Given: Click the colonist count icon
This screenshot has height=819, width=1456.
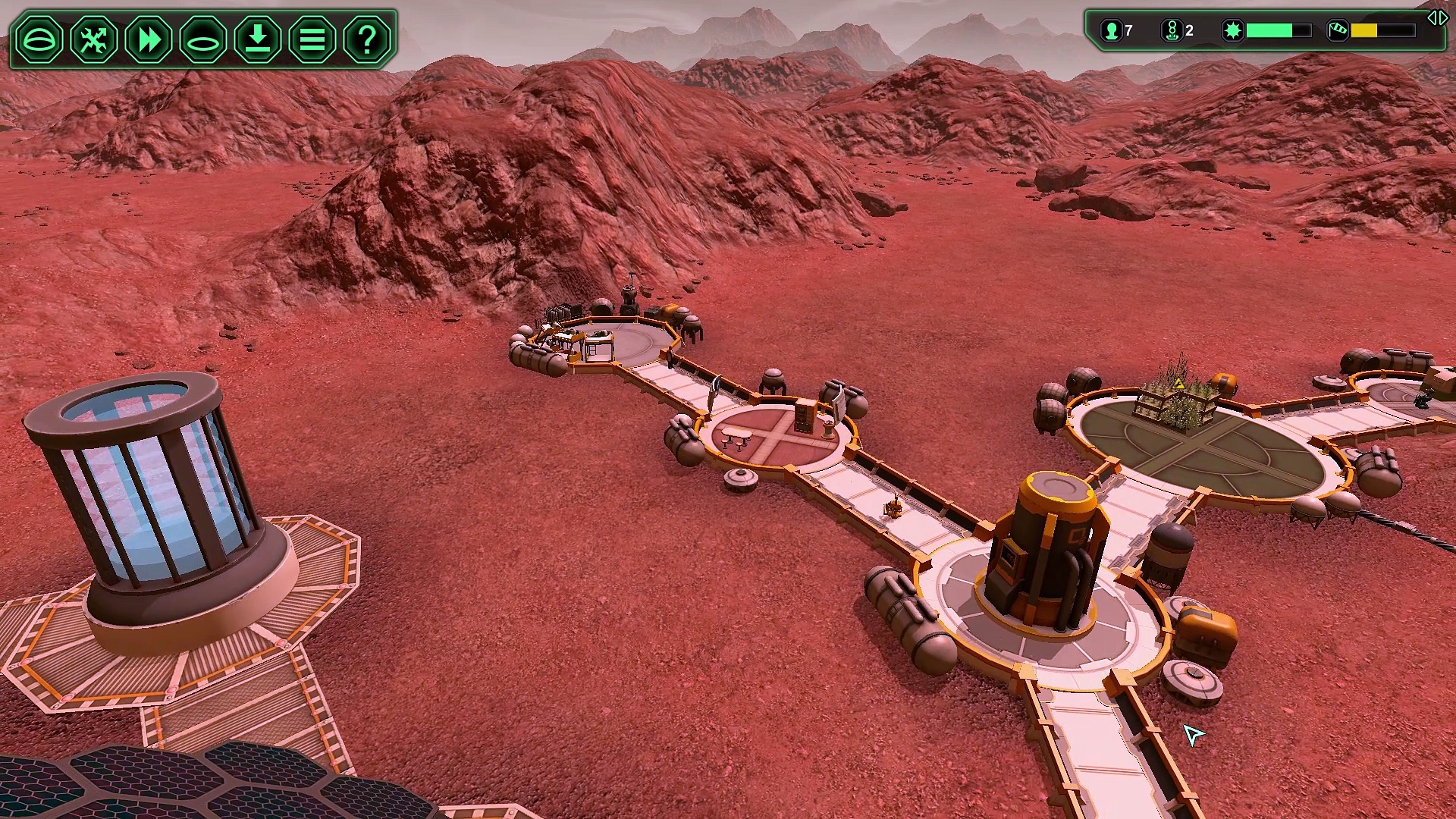Looking at the screenshot, I should tap(1112, 31).
